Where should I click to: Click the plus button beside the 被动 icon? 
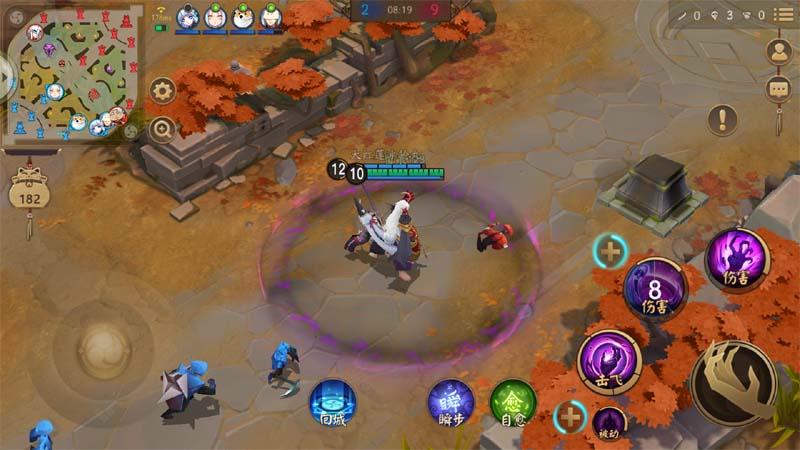pyautogui.click(x=571, y=415)
